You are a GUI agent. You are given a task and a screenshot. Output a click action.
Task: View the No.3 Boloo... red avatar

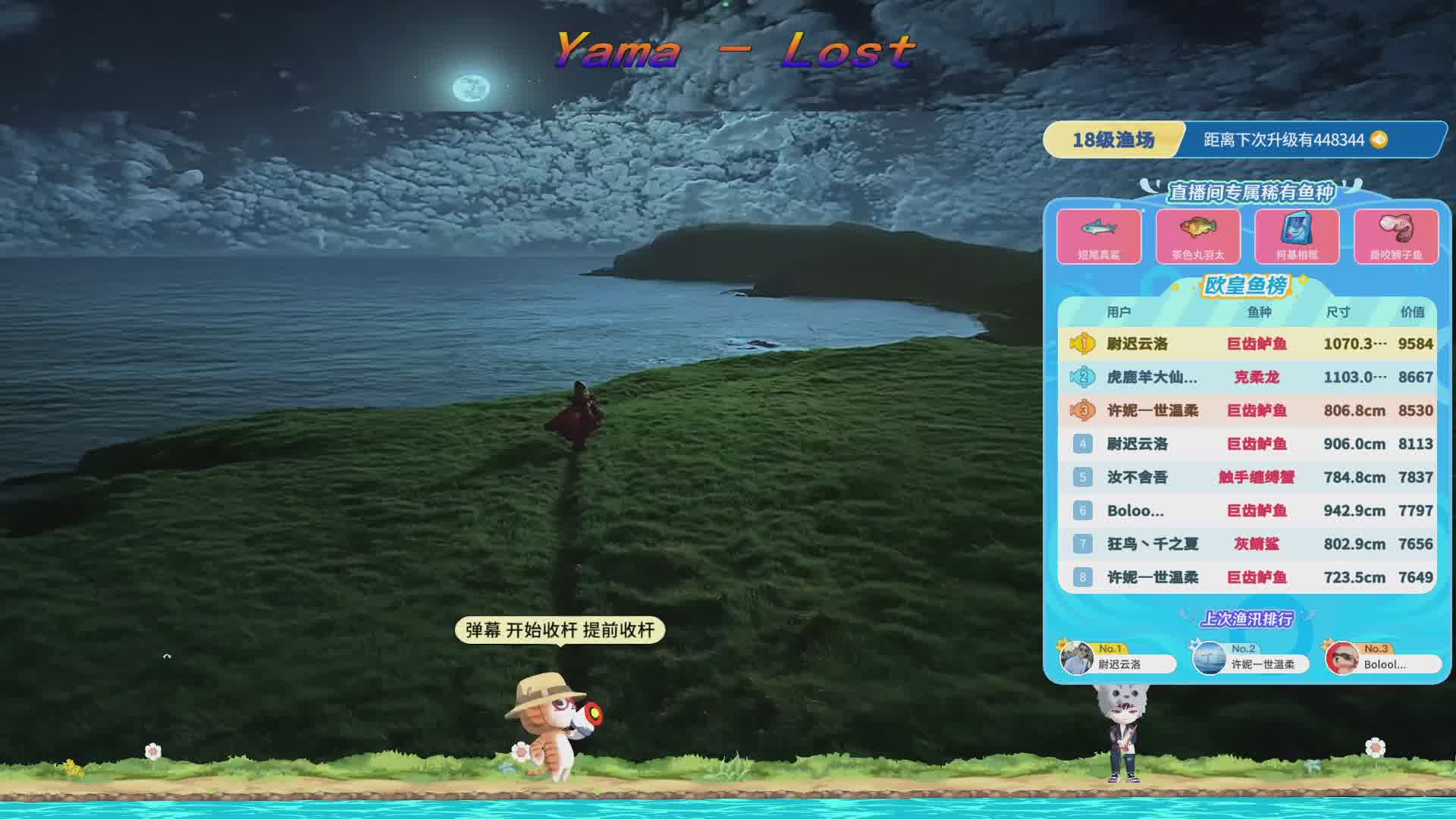[x=1342, y=658]
